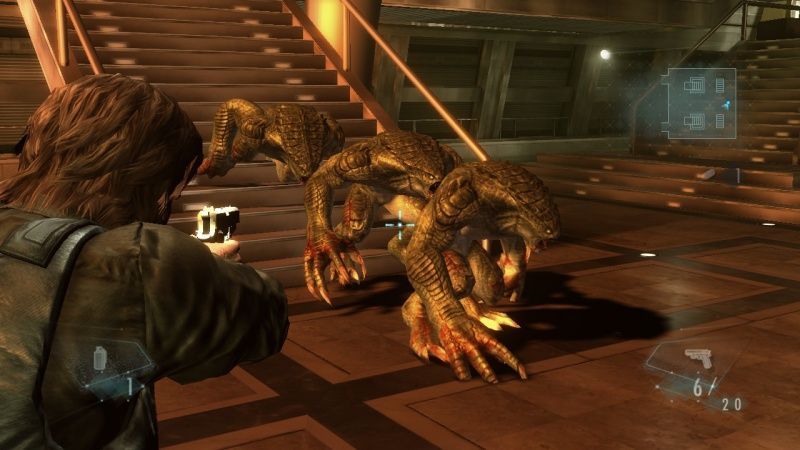Select the hand grenade icon
This screenshot has width=800, height=450.
pyautogui.click(x=100, y=358)
